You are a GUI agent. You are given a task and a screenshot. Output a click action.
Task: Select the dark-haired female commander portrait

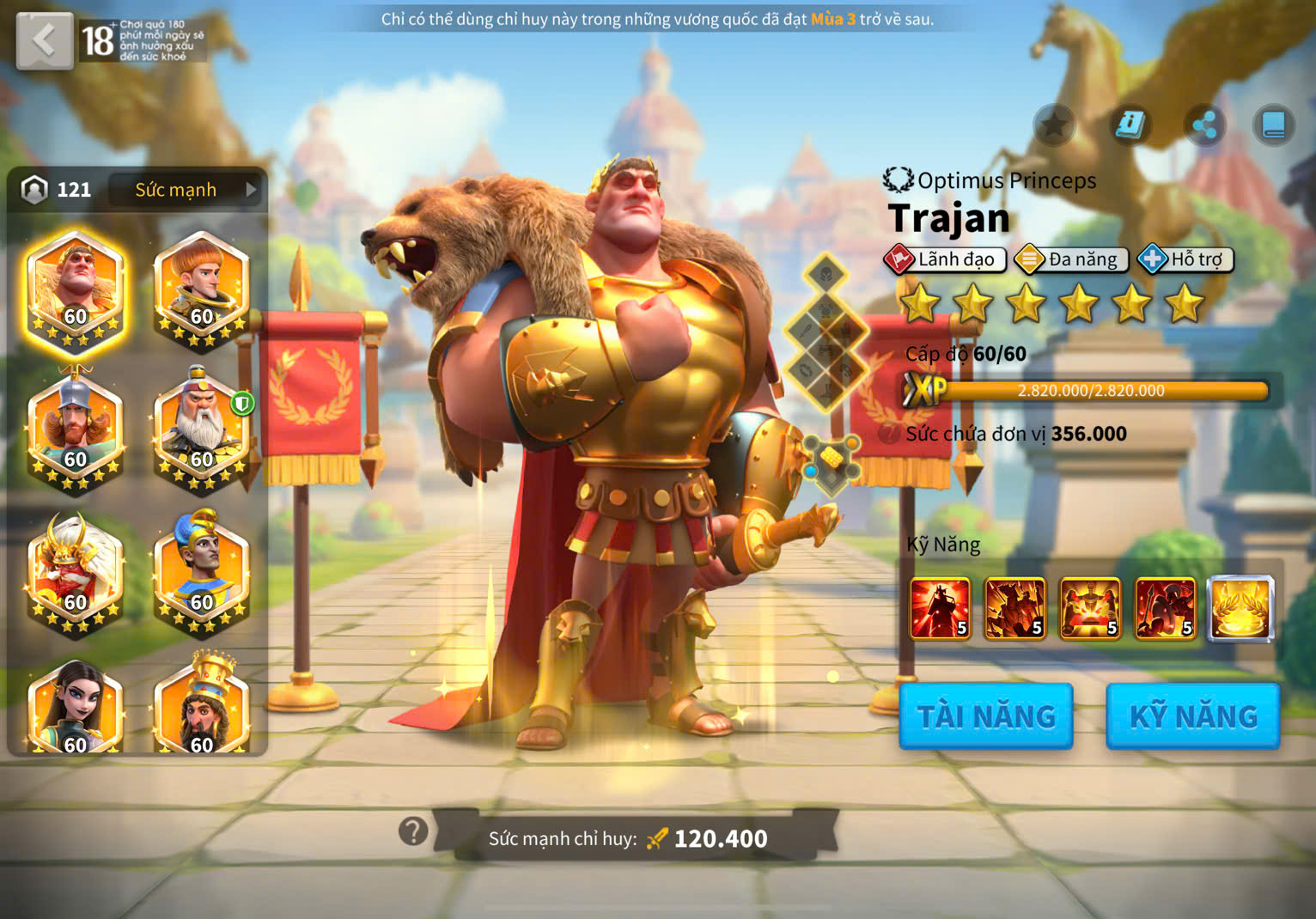coord(76,709)
